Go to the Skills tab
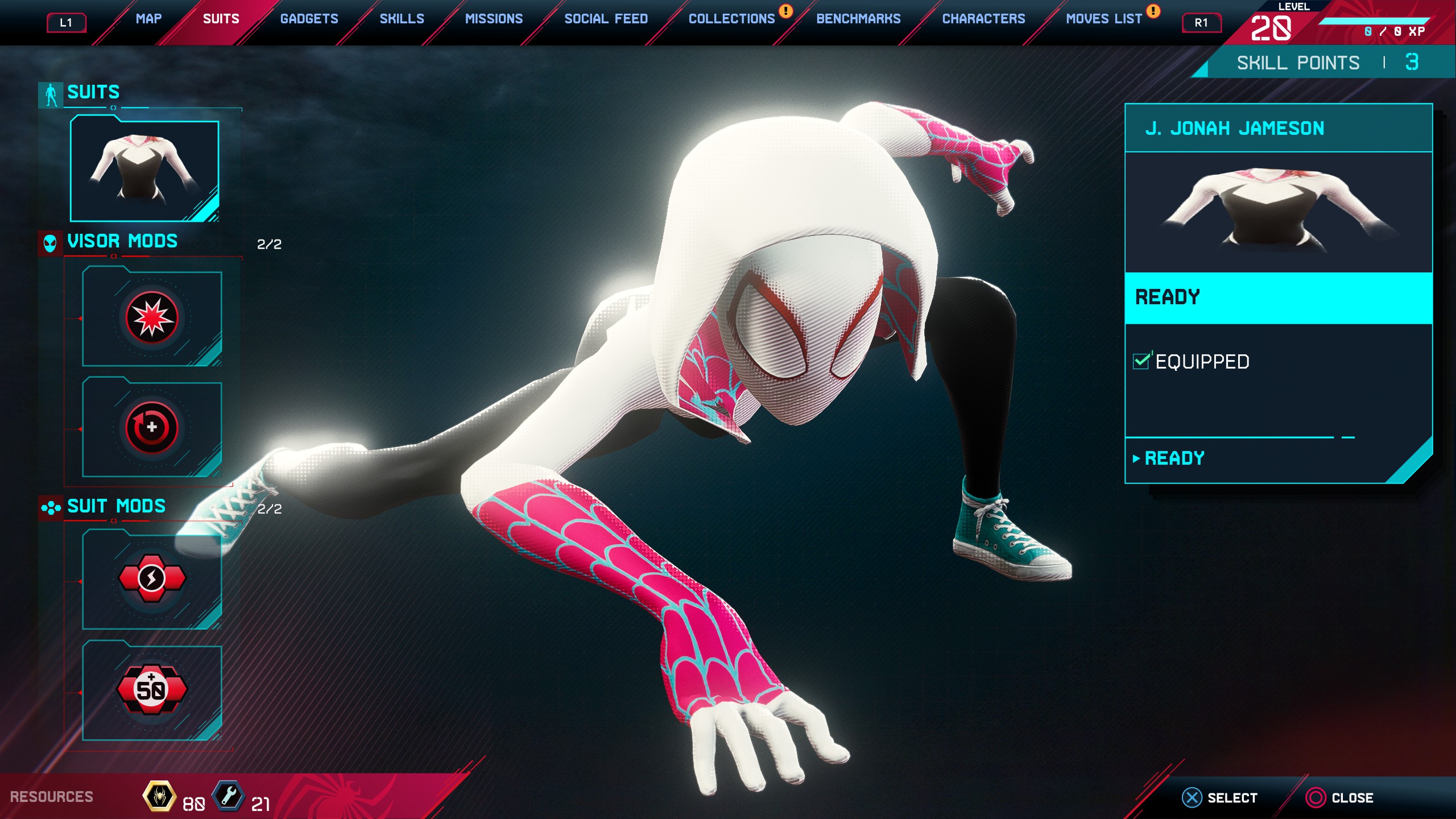Screen dimensions: 1456x819 pyautogui.click(x=402, y=19)
